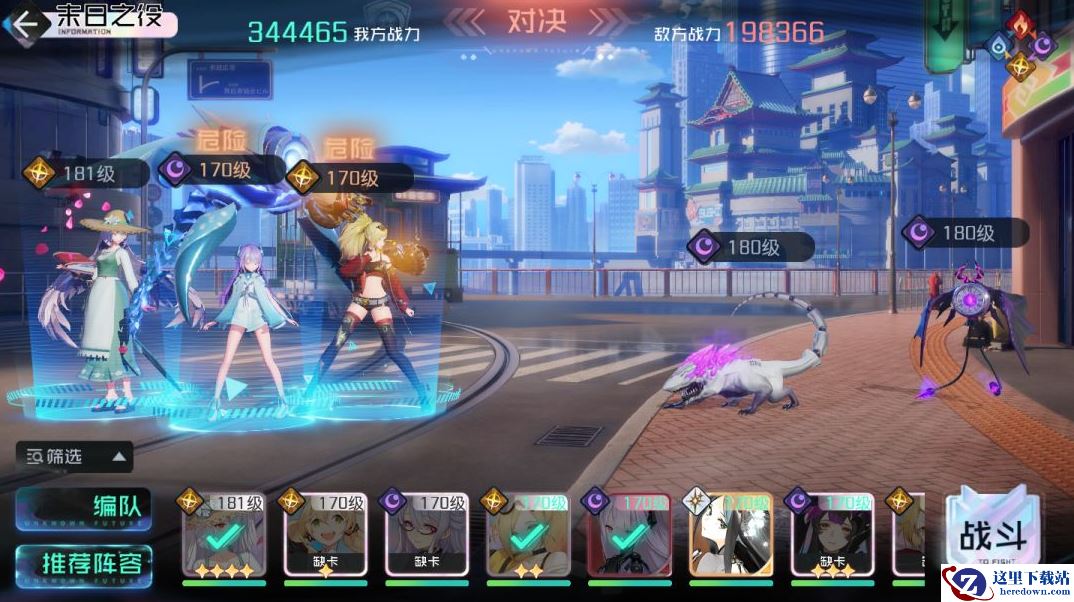
Task: Apply the 推荐阵容 recommended lineup
Action: coord(84,562)
